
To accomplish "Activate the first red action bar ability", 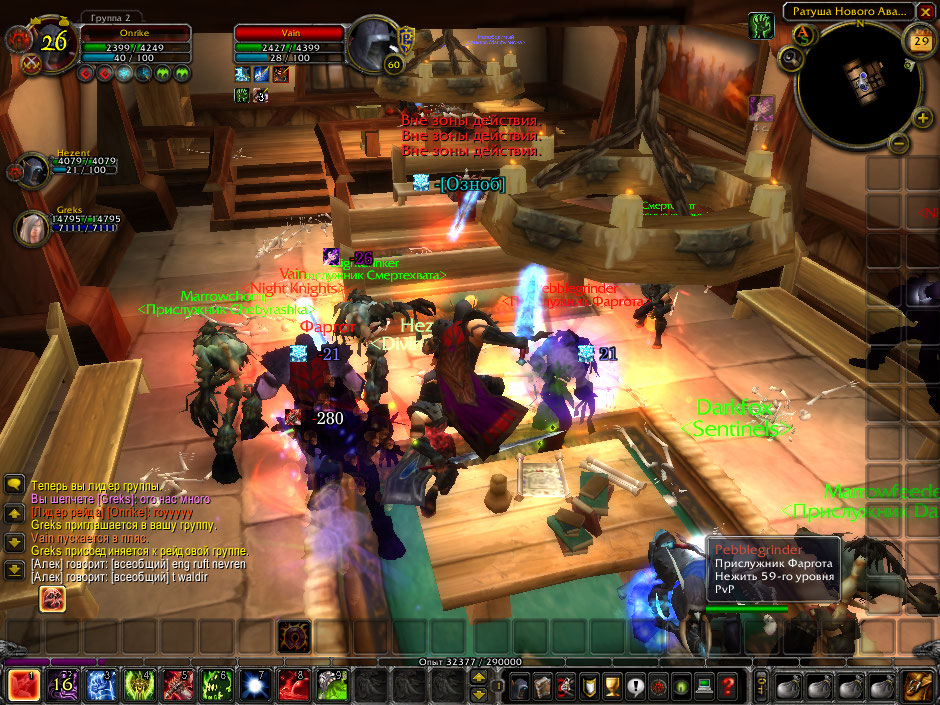I will [x=23, y=685].
